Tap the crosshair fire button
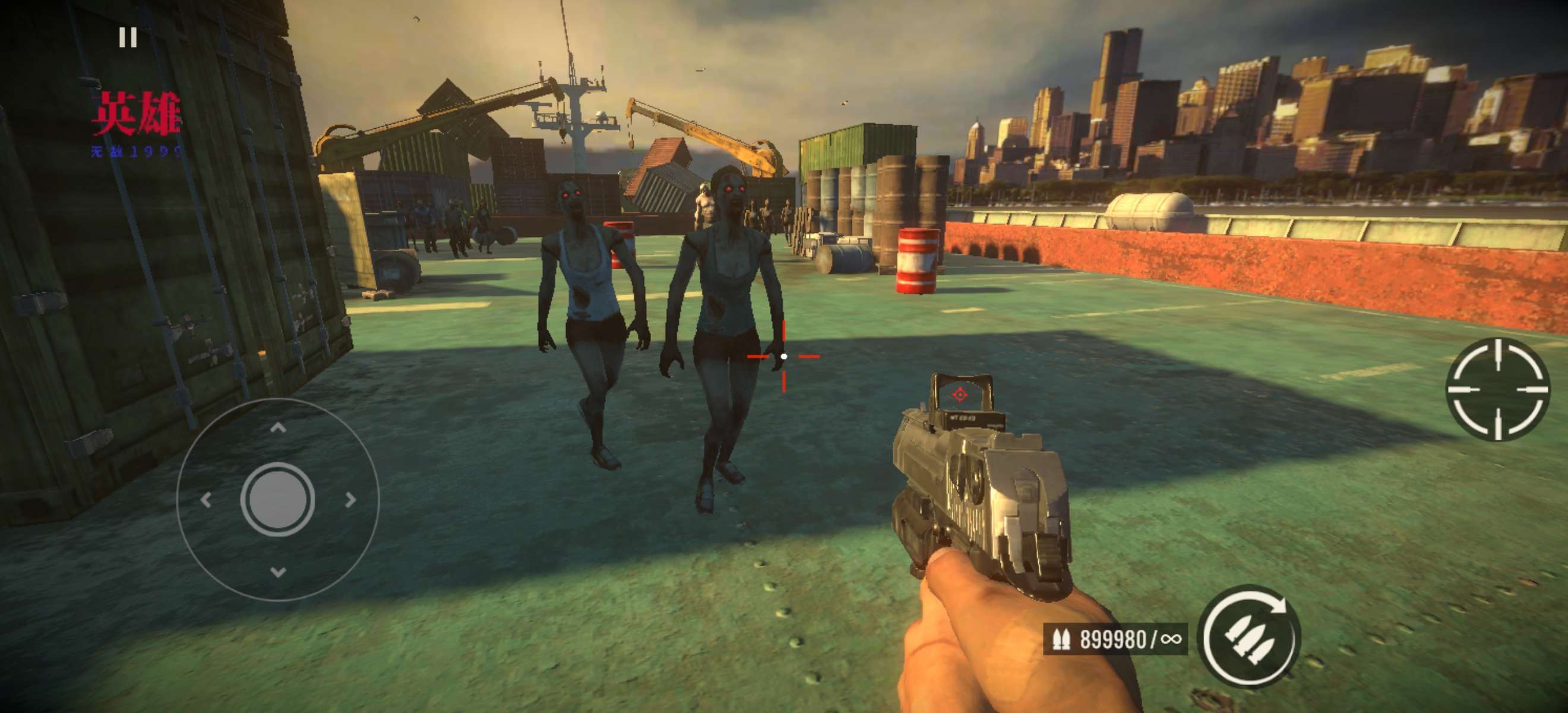 (1498, 389)
